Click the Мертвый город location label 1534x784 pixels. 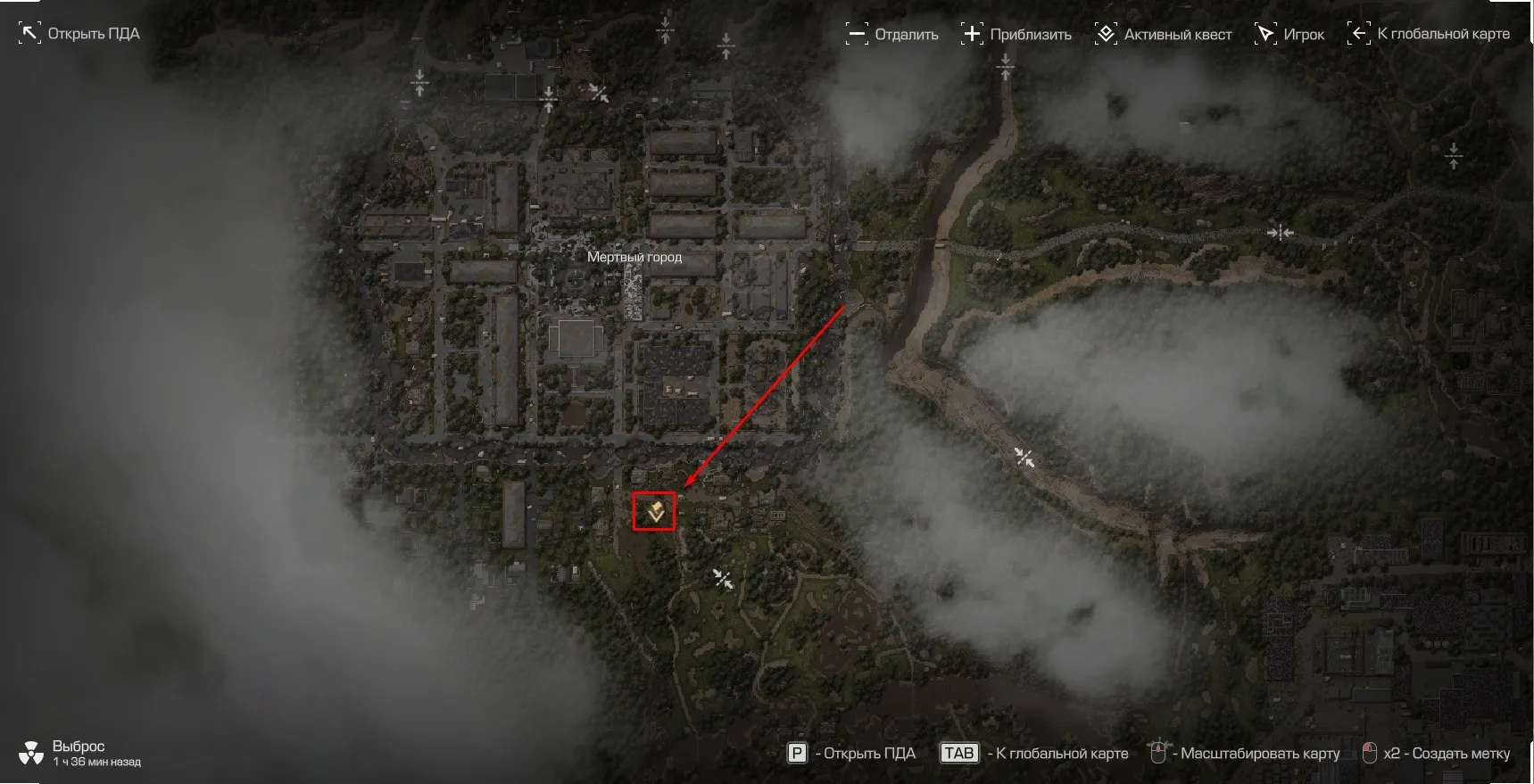pyautogui.click(x=634, y=257)
